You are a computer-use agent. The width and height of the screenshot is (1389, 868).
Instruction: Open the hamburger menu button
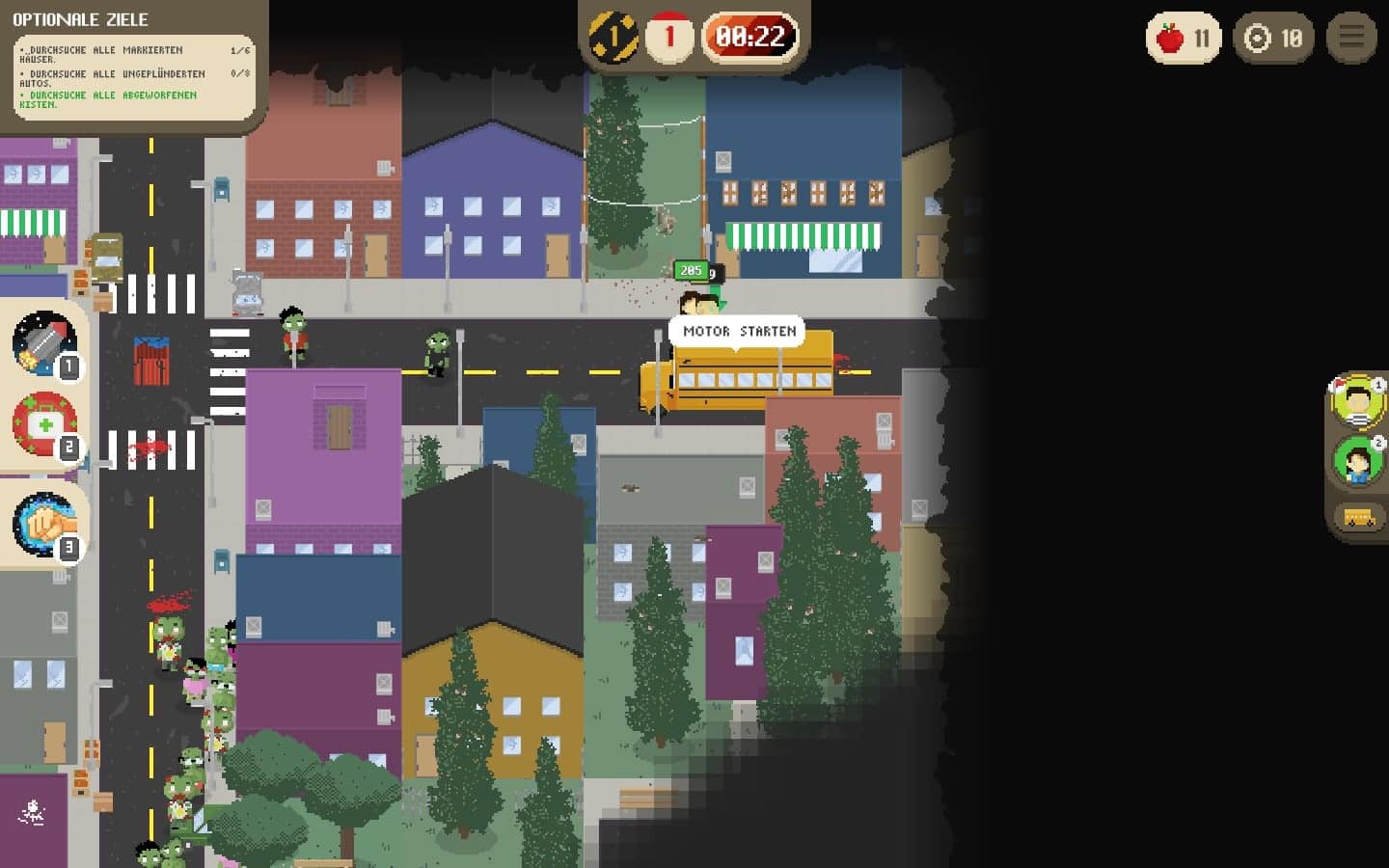pyautogui.click(x=1351, y=38)
